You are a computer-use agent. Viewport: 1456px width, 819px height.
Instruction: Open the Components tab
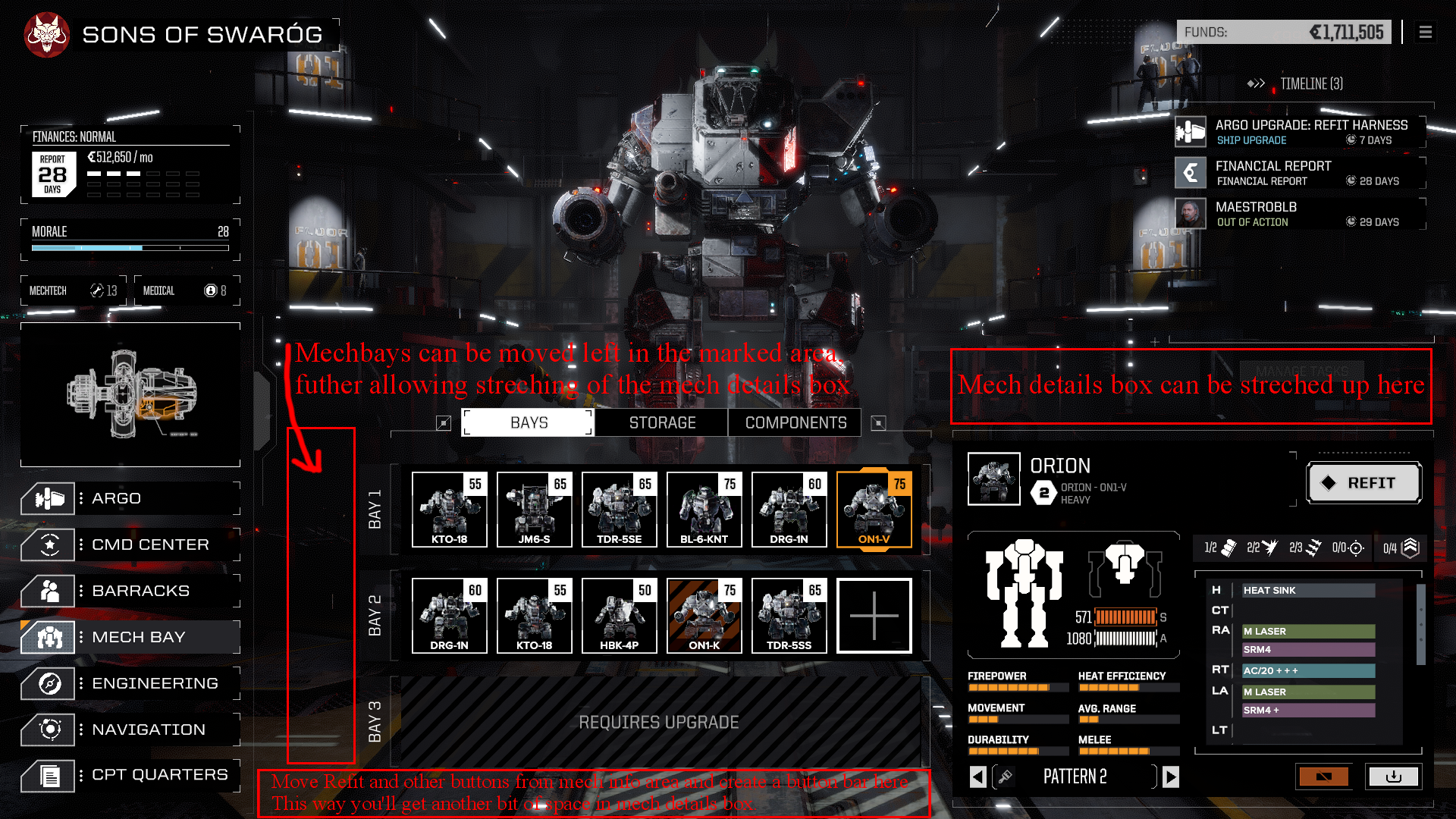[x=794, y=422]
